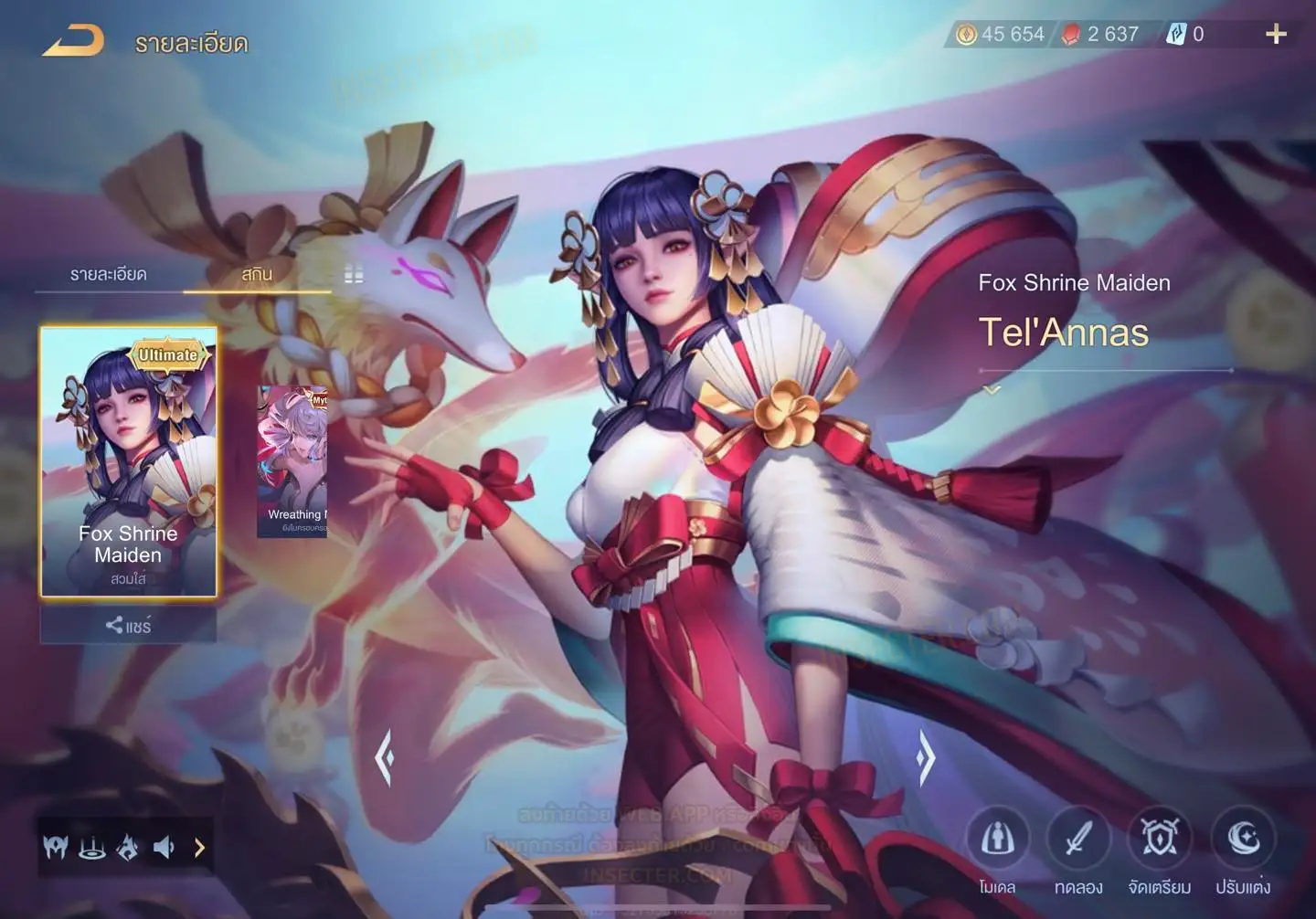Click the plus button to add currency

(x=1276, y=35)
